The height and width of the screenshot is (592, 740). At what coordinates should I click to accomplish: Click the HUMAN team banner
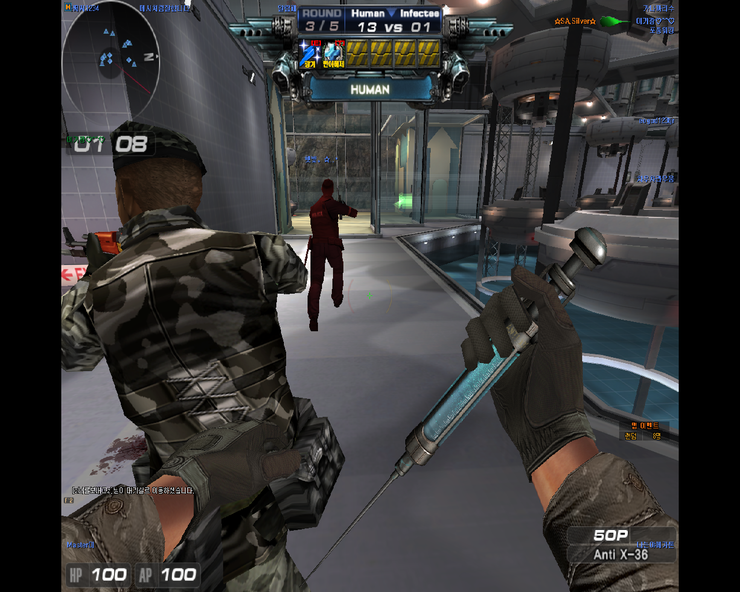point(370,89)
